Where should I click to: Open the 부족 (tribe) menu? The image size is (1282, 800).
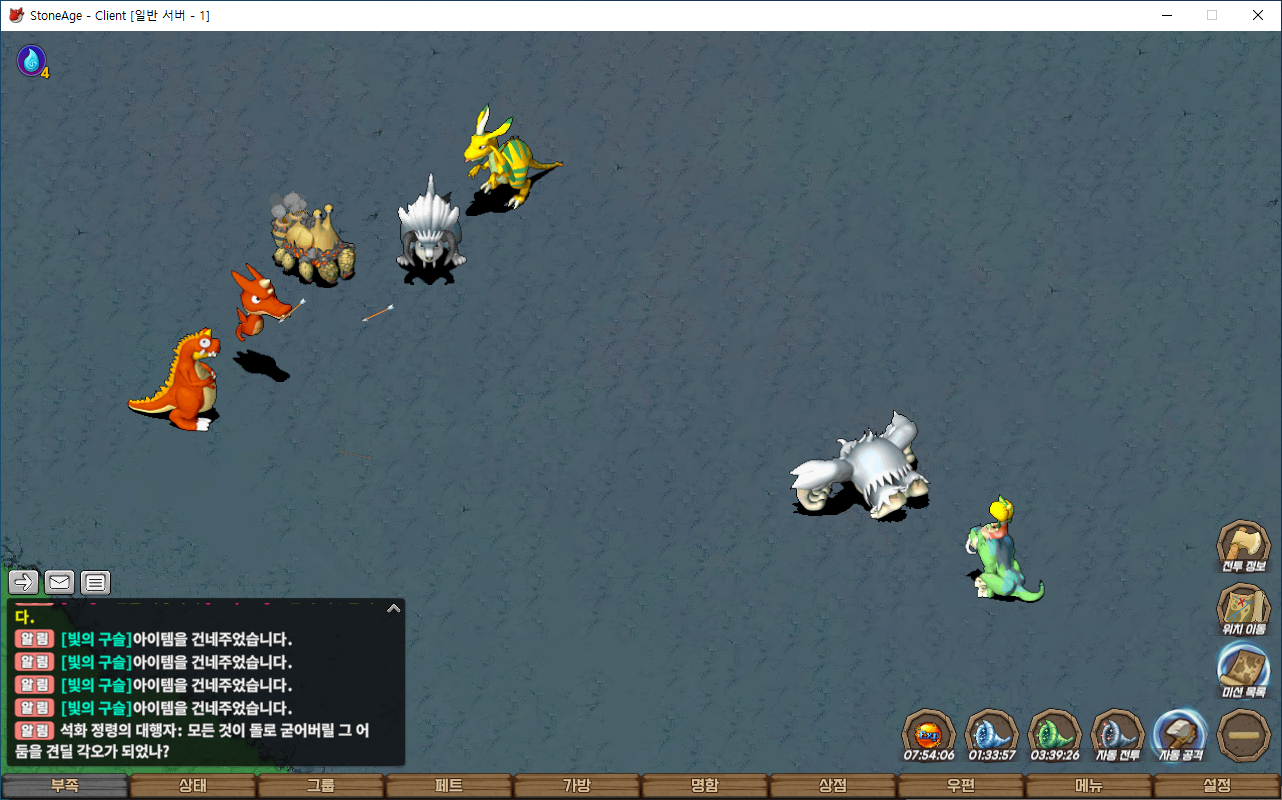[65, 786]
